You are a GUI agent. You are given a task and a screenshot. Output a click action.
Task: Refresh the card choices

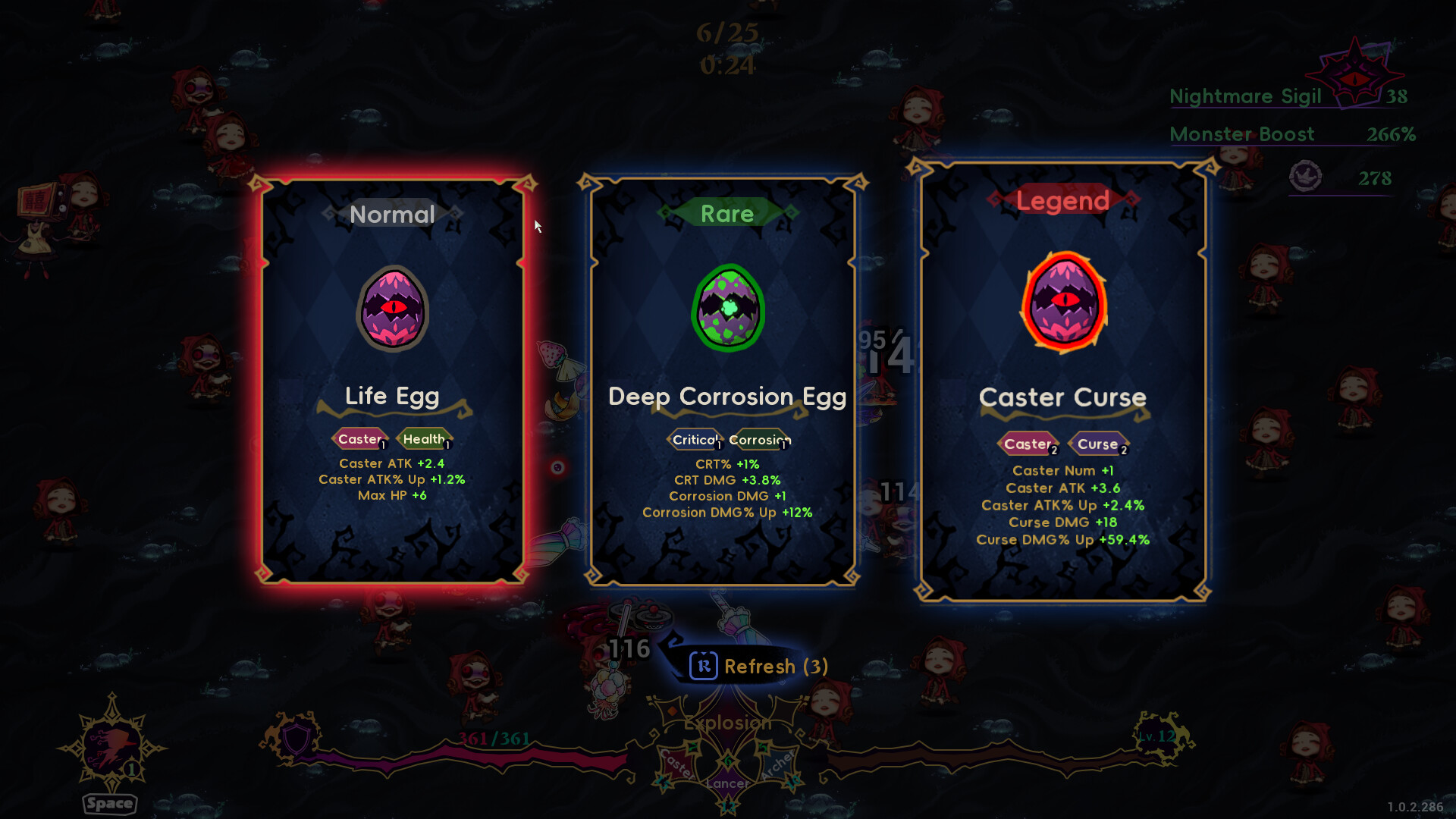758,666
